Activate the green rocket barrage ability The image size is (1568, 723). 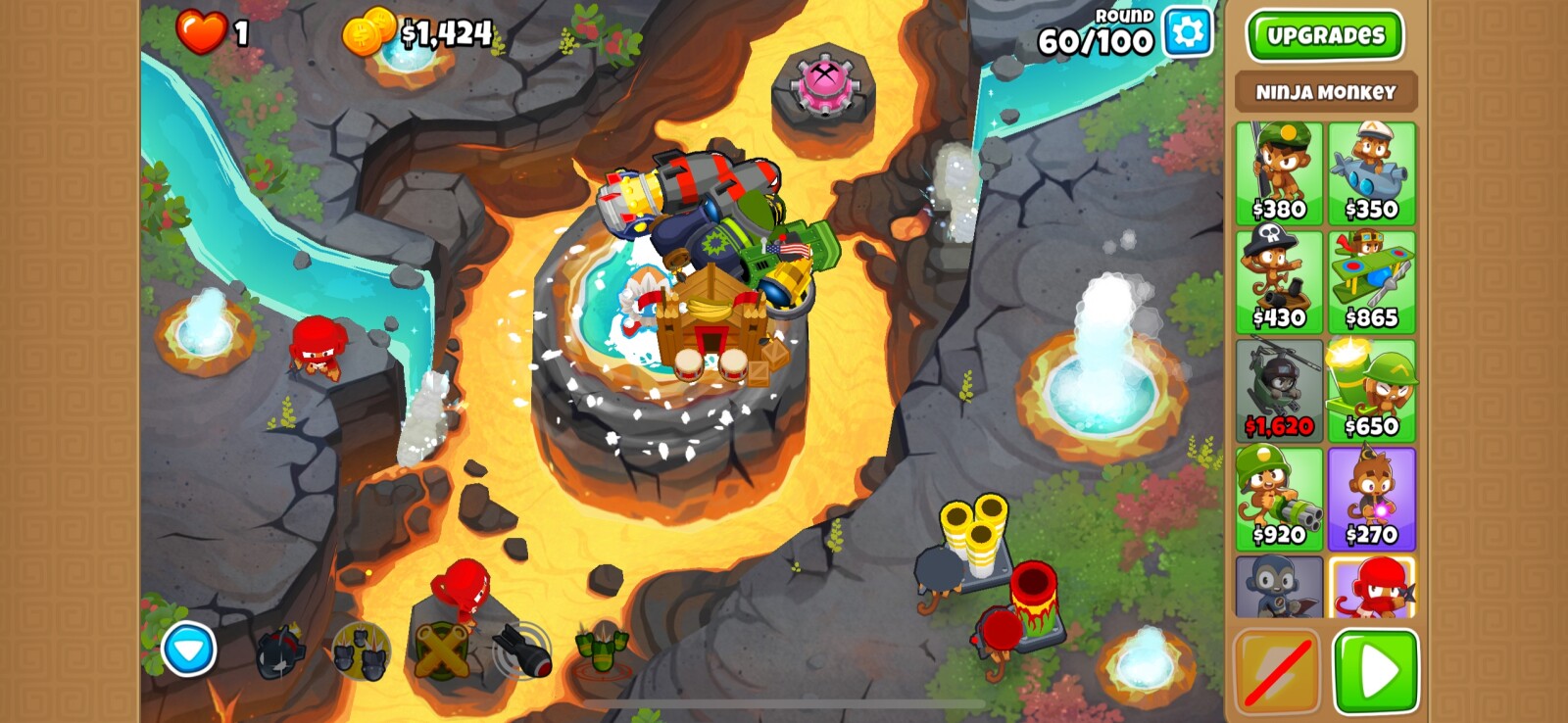coord(602,650)
